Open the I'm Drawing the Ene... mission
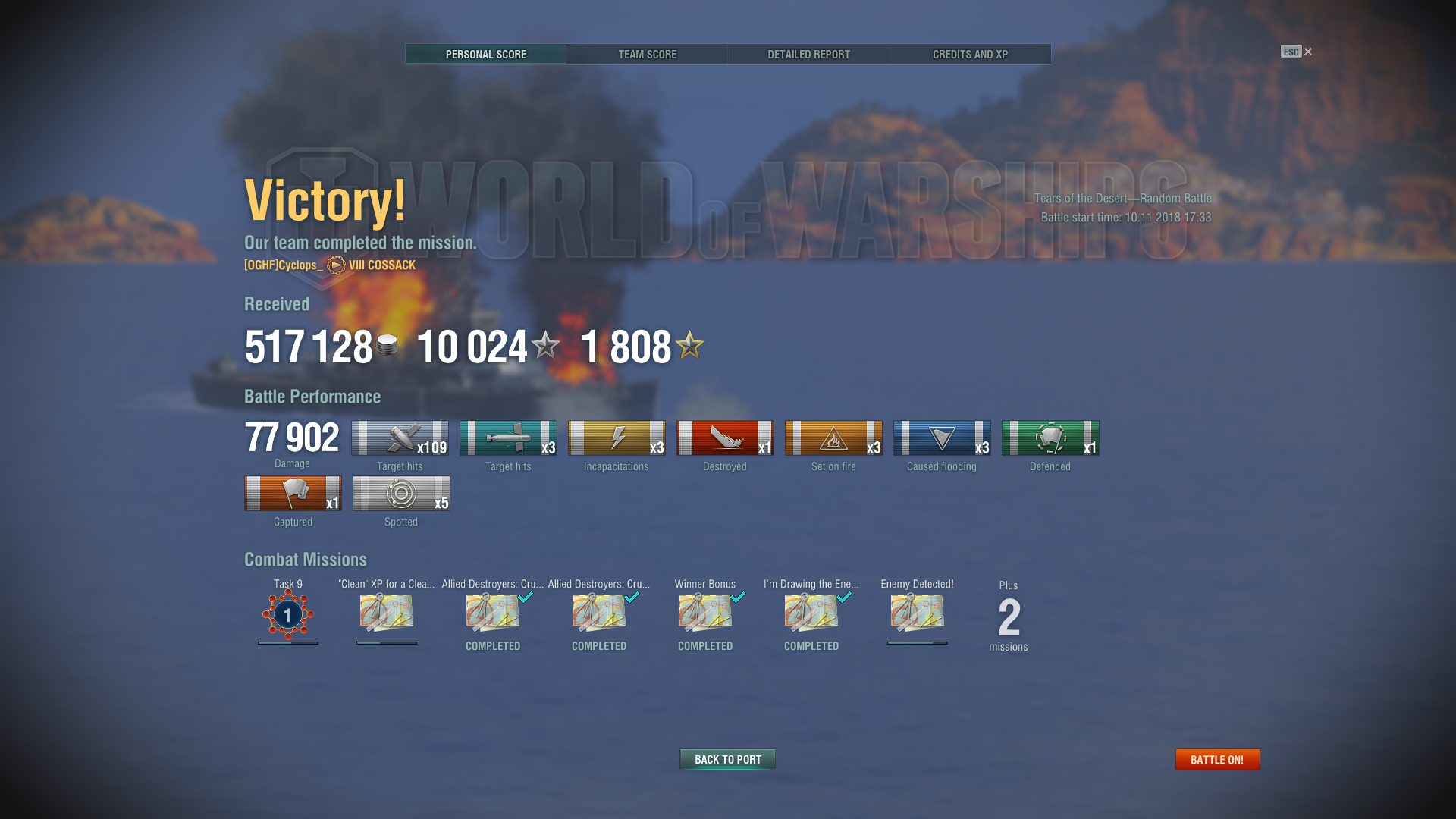This screenshot has height=819, width=1456. [811, 613]
